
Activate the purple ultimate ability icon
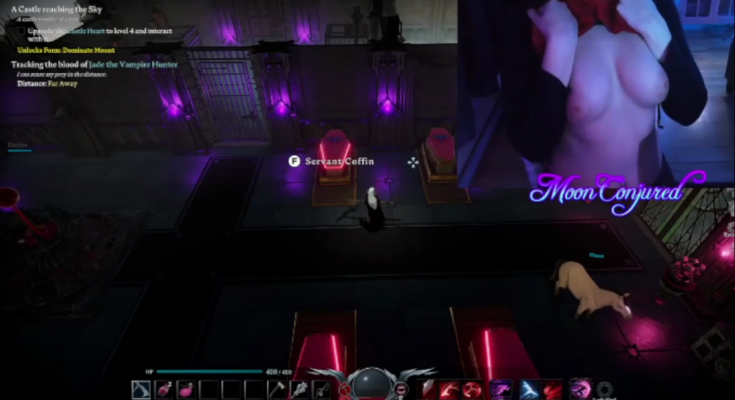coord(579,389)
